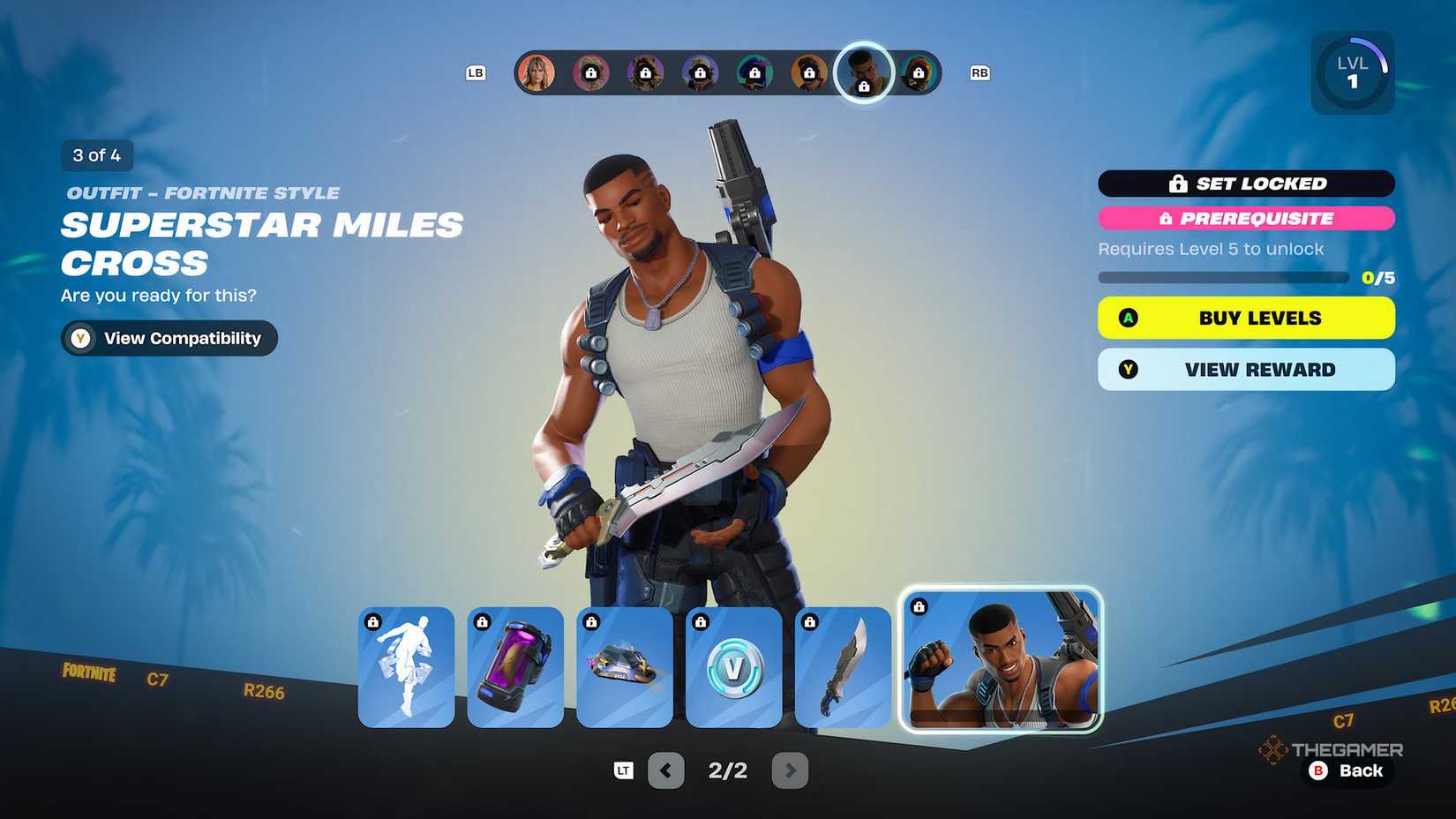Select the highlighted Miles Cross portrait
Image resolution: width=1456 pixels, height=819 pixels.
[863, 71]
